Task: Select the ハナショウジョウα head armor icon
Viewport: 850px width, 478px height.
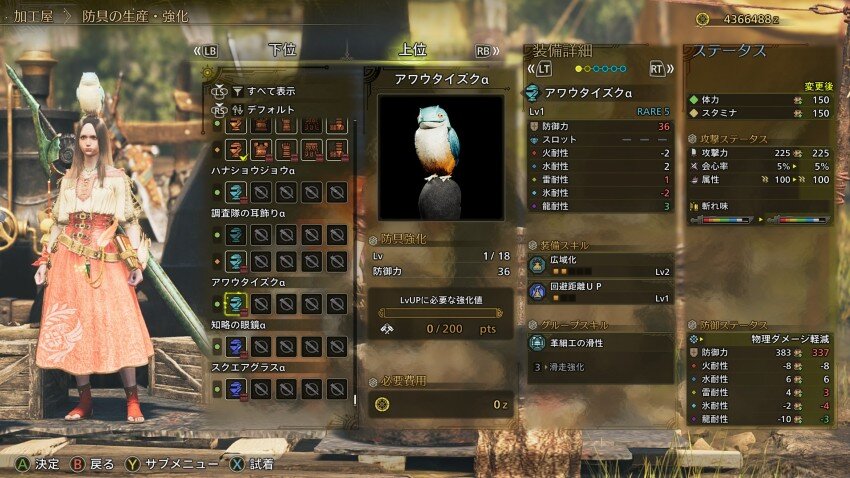Action: tap(236, 191)
